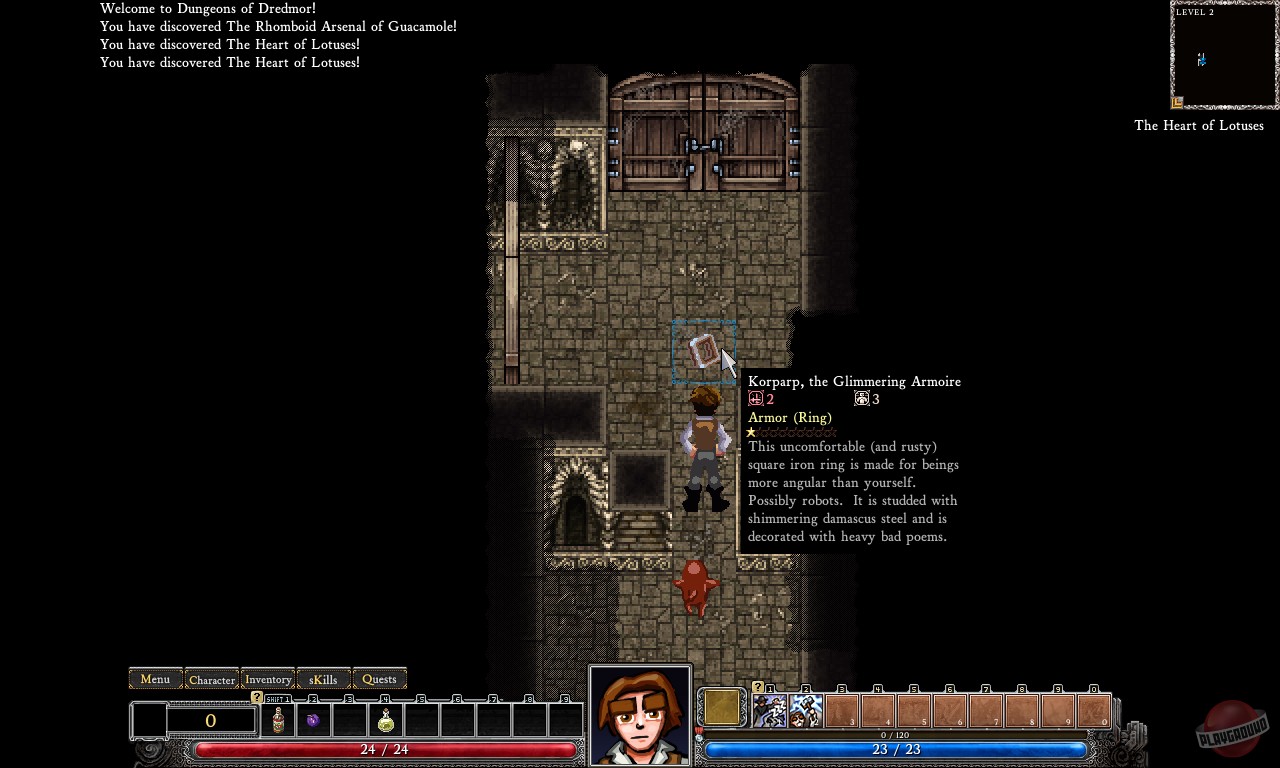Select the gold item slot beside the portrait
The image size is (1280, 768).
721,708
